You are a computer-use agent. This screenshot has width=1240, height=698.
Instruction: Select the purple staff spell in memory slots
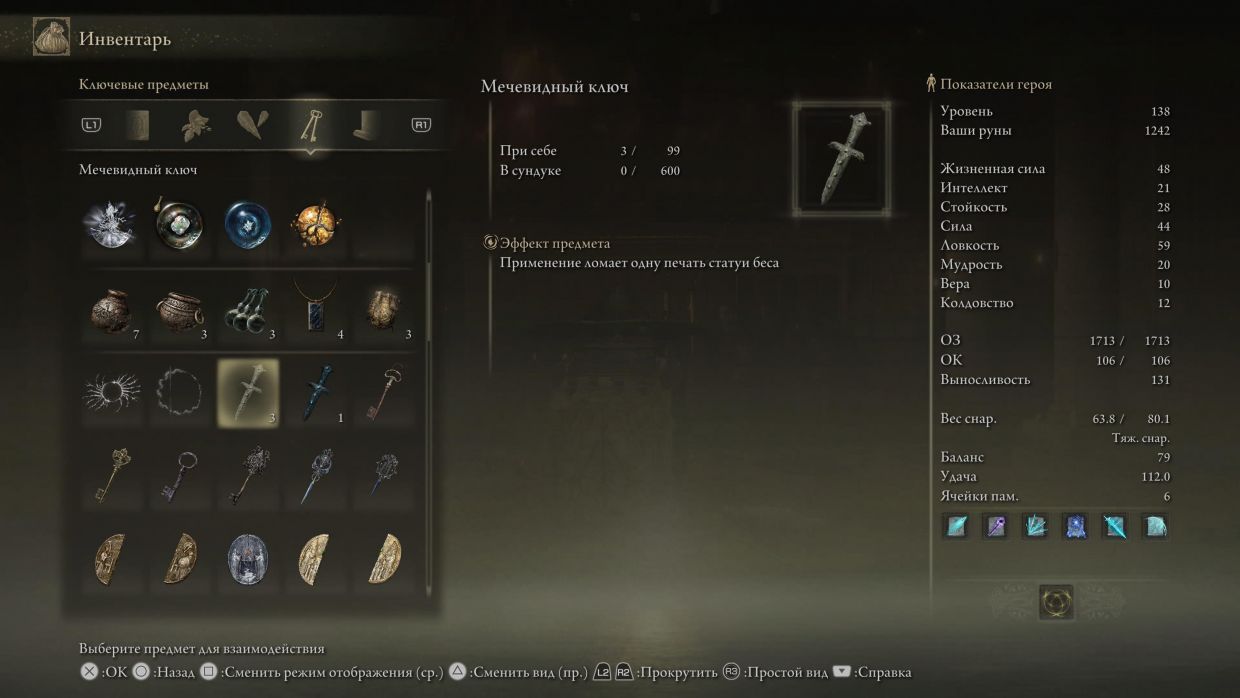click(x=996, y=526)
